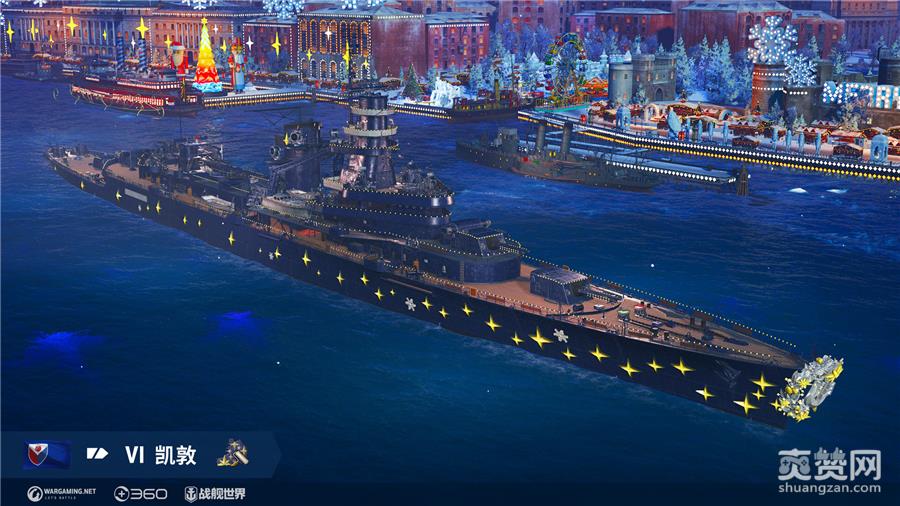Click the golden camouflage icon beside 凯敦

(232, 453)
